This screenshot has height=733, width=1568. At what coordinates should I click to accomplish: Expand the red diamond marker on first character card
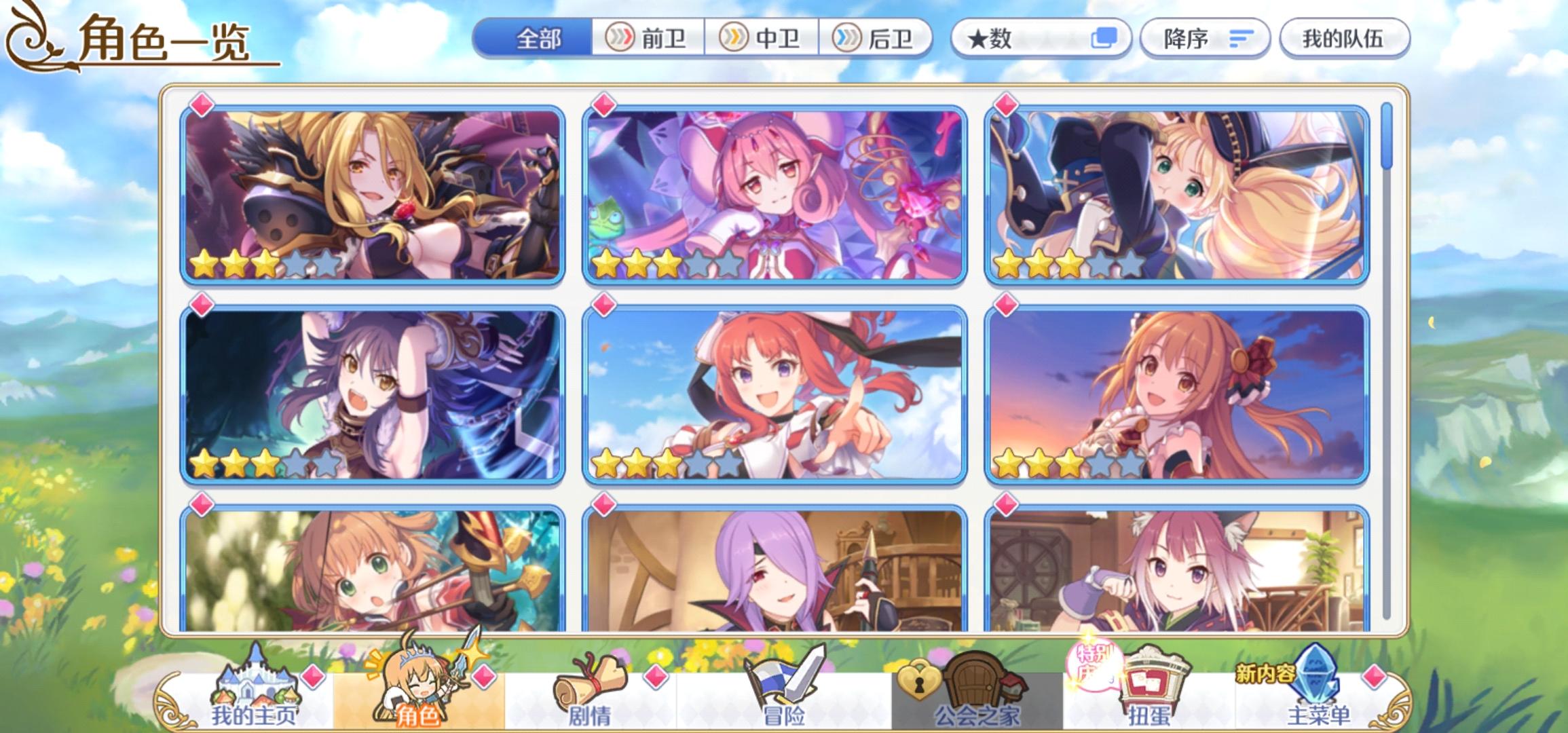201,104
